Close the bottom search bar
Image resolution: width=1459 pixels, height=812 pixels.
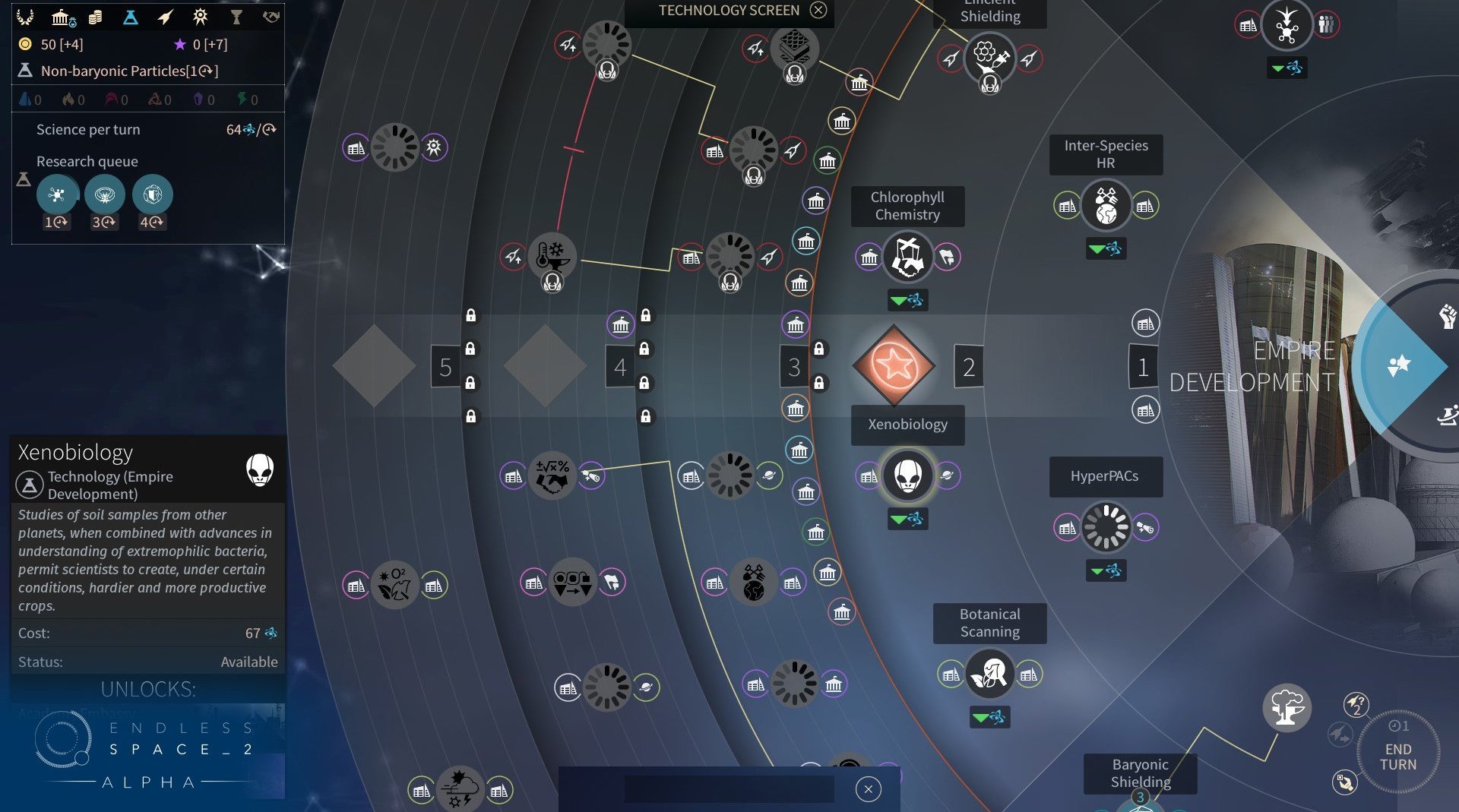click(868, 789)
